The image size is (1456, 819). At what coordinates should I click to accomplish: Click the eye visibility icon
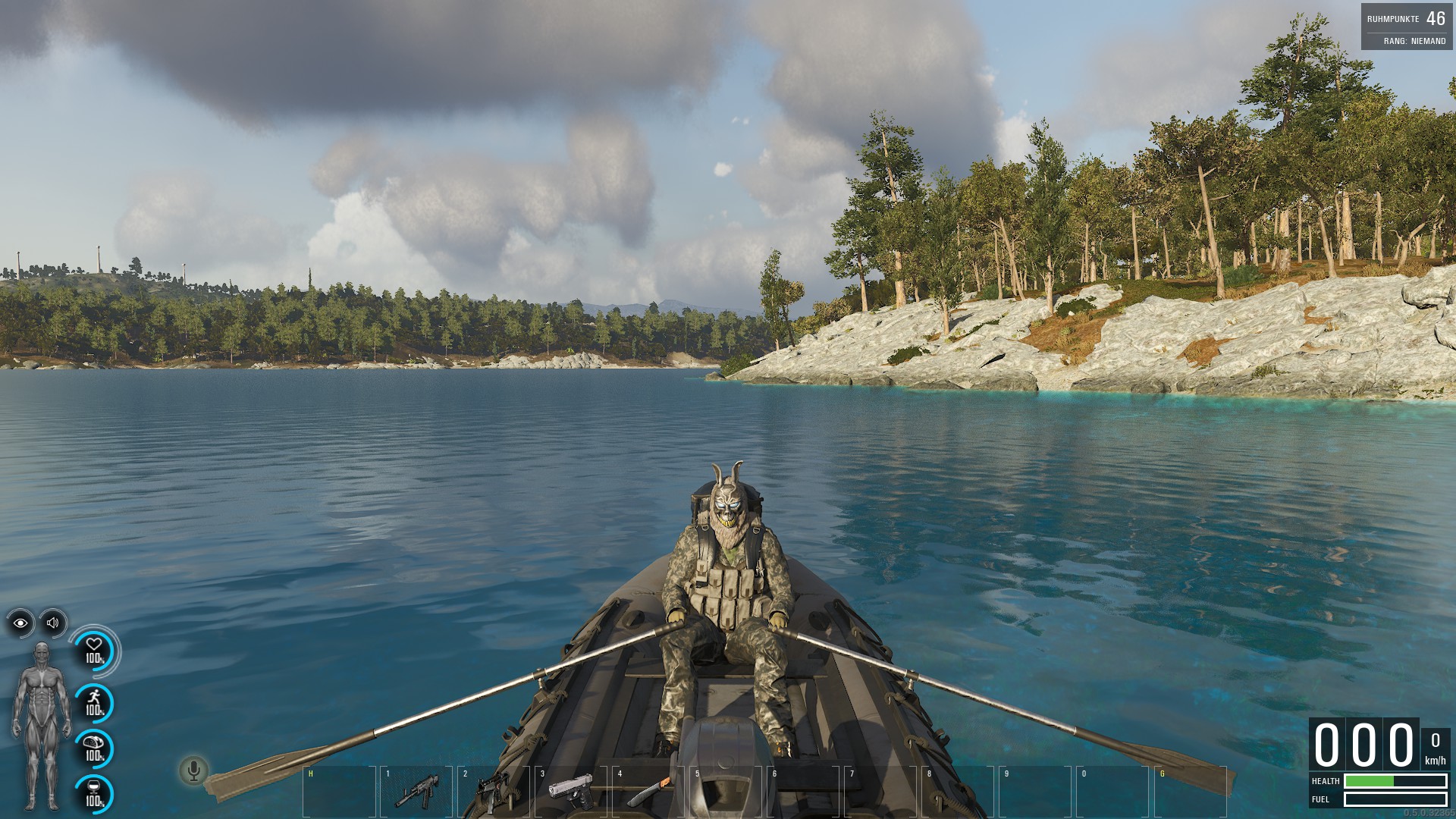tap(20, 623)
